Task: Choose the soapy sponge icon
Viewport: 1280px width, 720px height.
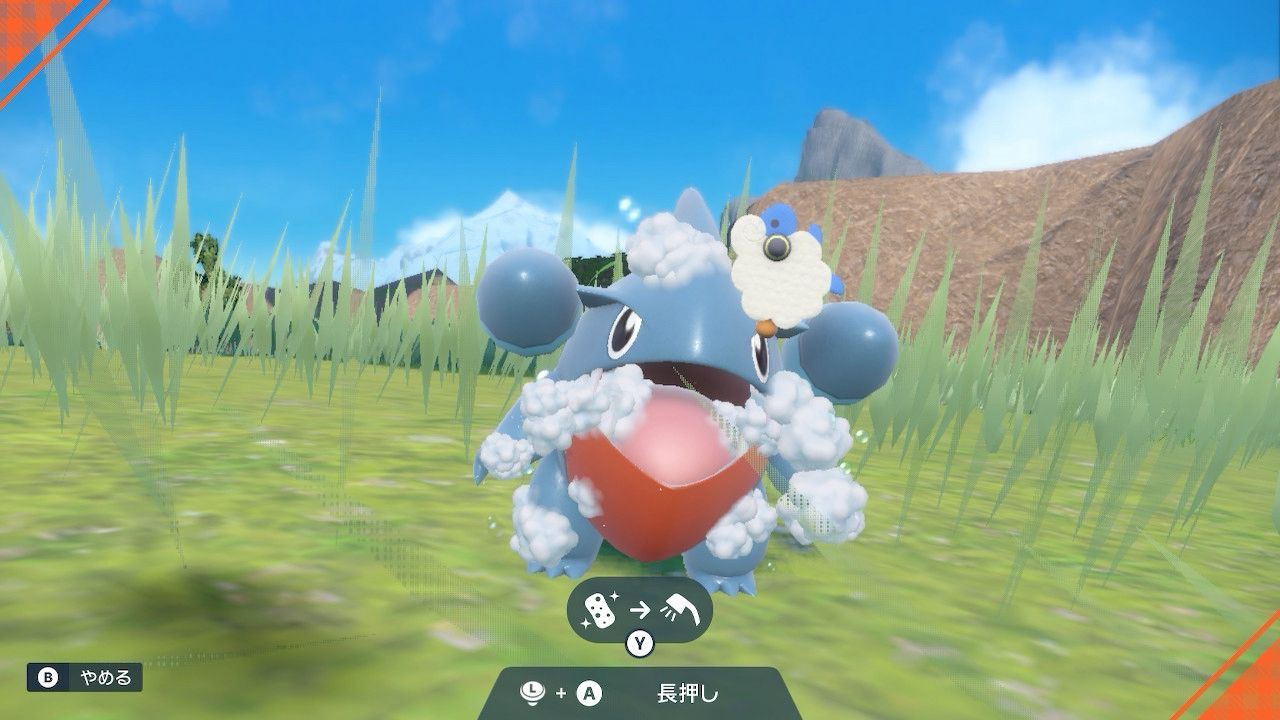Action: click(x=600, y=609)
